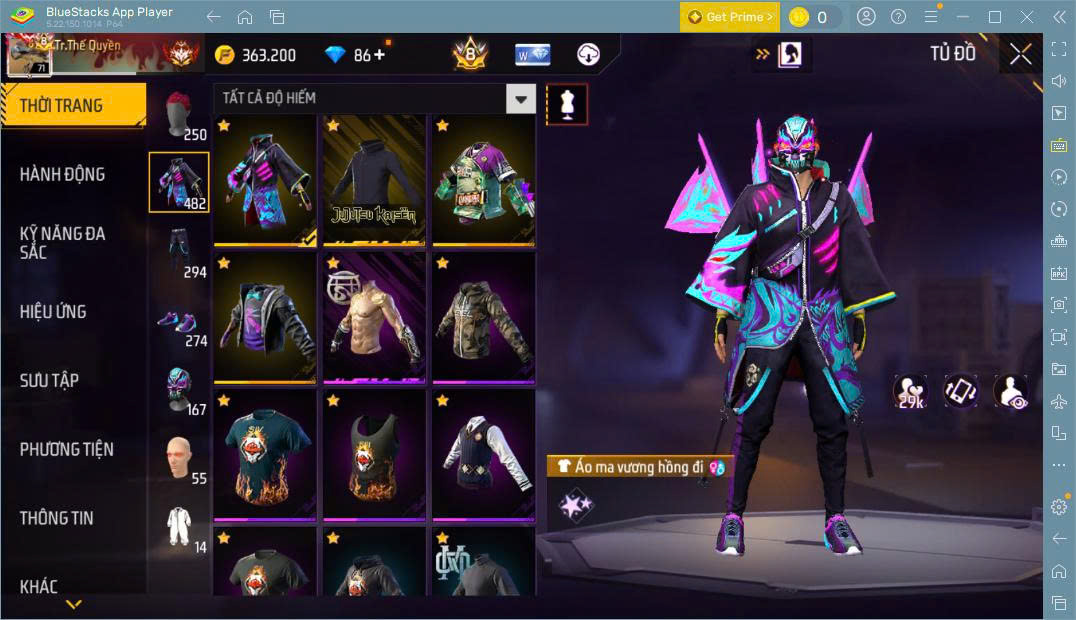Click the BlueStacks Get Prime button
This screenshot has height=620, width=1076.
[x=728, y=17]
